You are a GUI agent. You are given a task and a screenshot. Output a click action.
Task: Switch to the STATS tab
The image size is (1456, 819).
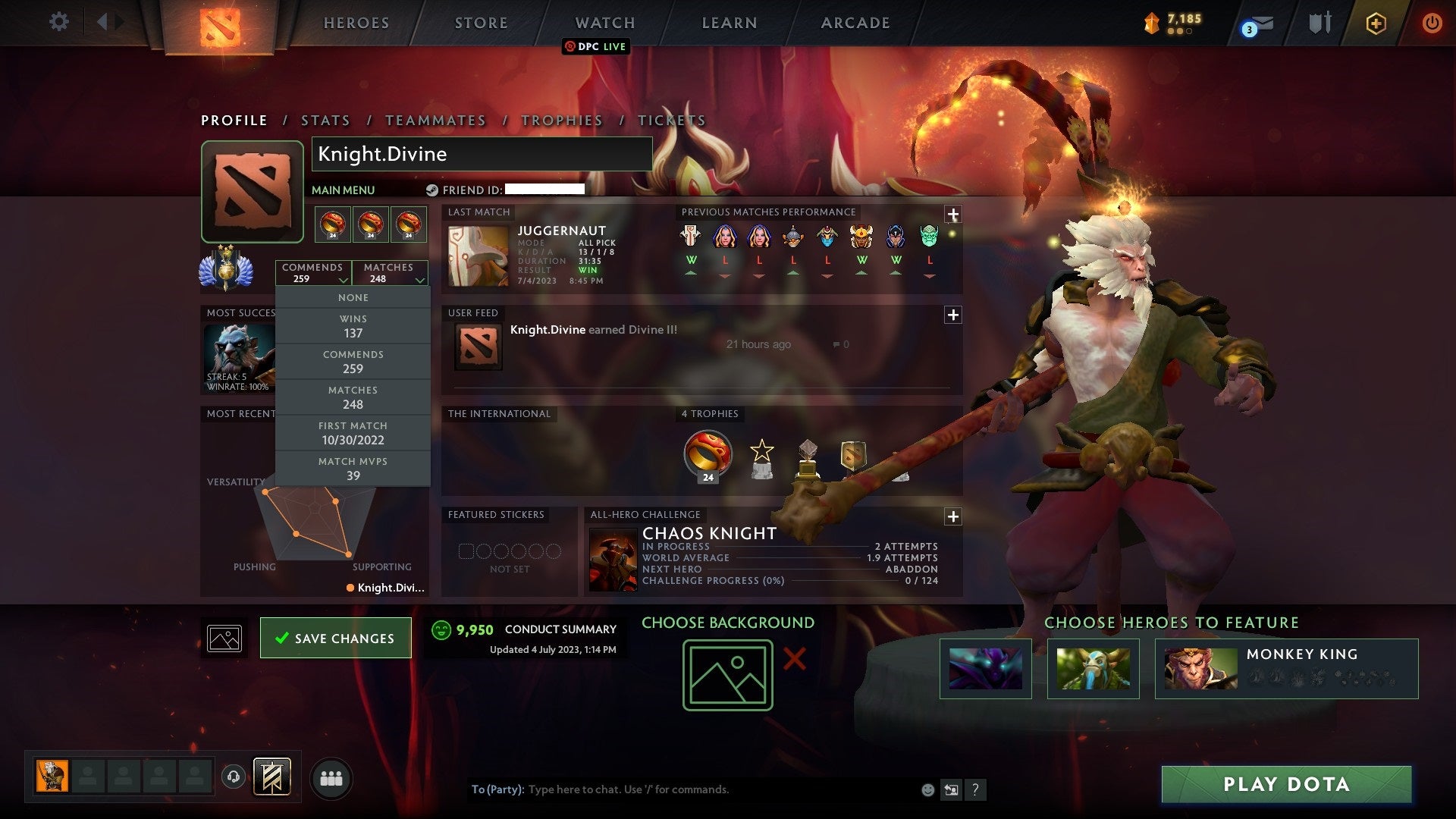point(325,120)
